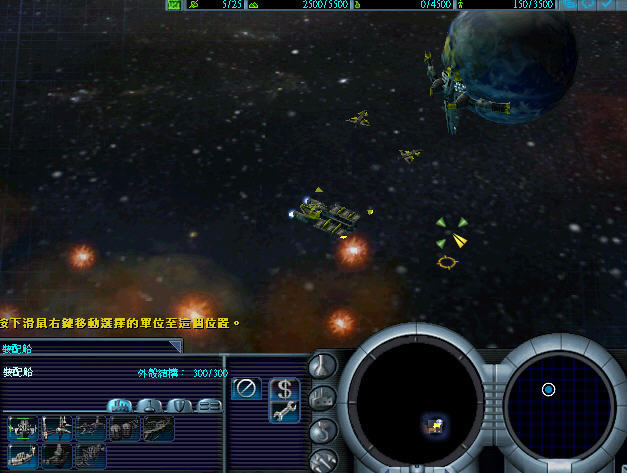This screenshot has height=473, width=627.
Task: Open the round flask research button
Action: pos(324,366)
